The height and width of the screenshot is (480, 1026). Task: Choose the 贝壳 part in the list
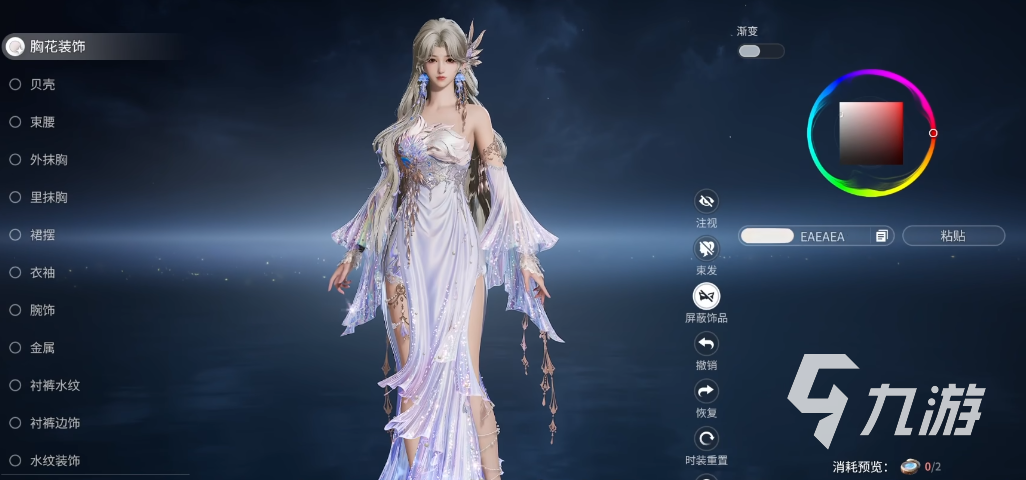point(42,84)
